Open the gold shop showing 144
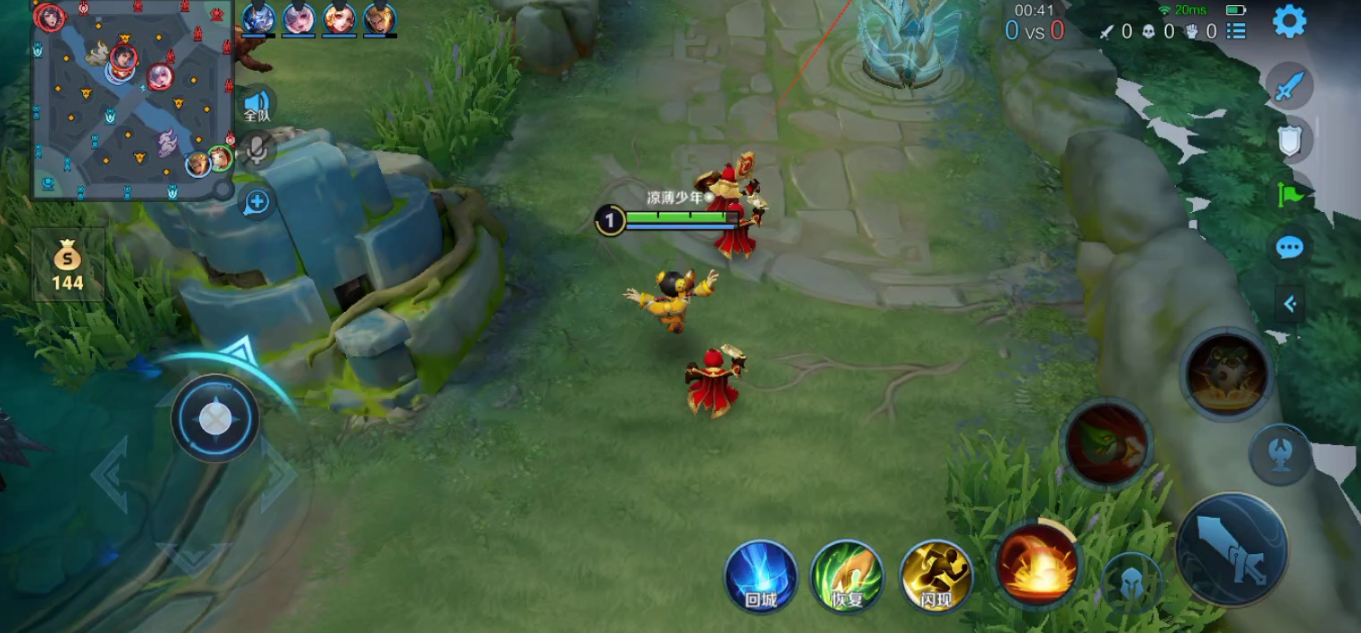The width and height of the screenshot is (1361, 633). 68,265
